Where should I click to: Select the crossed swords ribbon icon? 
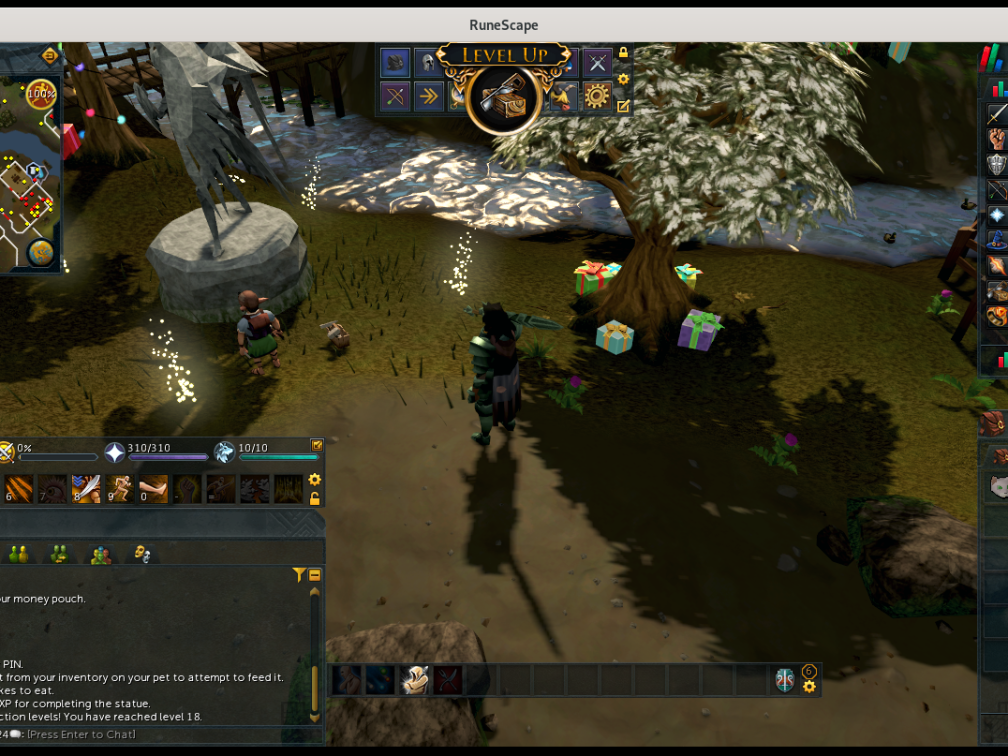[x=597, y=63]
